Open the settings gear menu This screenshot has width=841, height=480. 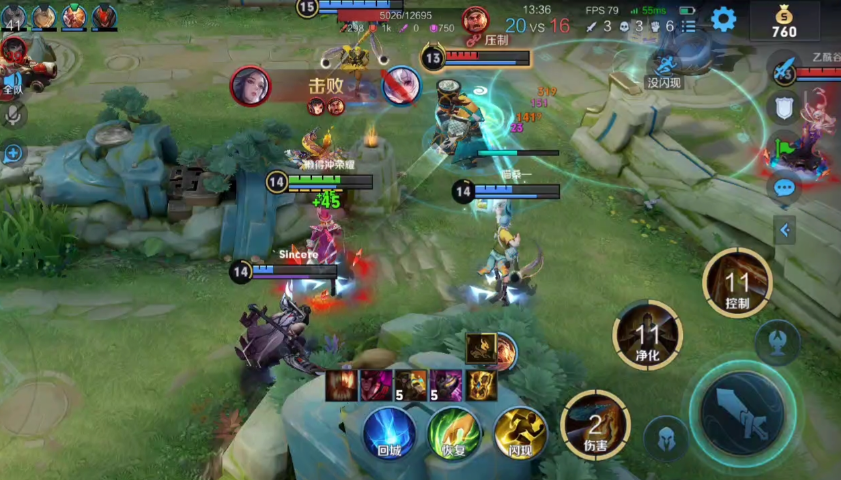(x=723, y=19)
